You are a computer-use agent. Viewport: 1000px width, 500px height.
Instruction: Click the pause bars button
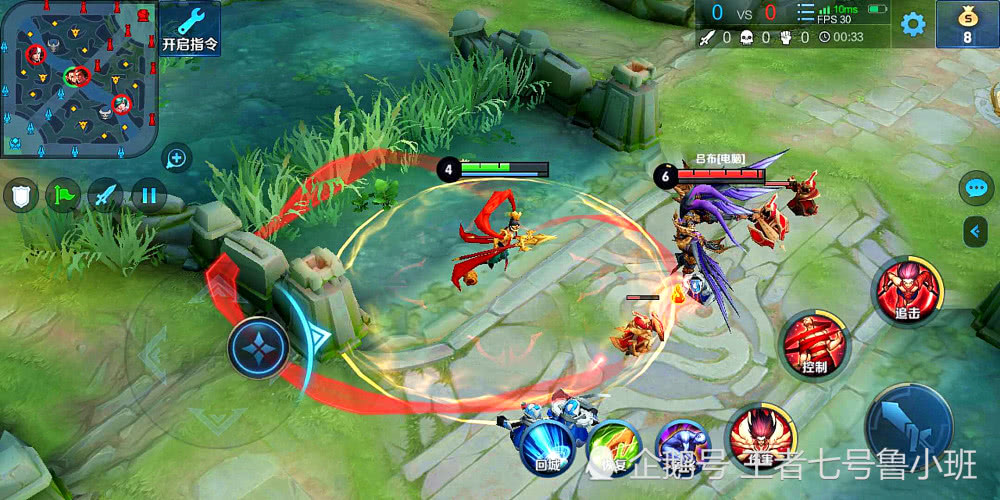(149, 194)
